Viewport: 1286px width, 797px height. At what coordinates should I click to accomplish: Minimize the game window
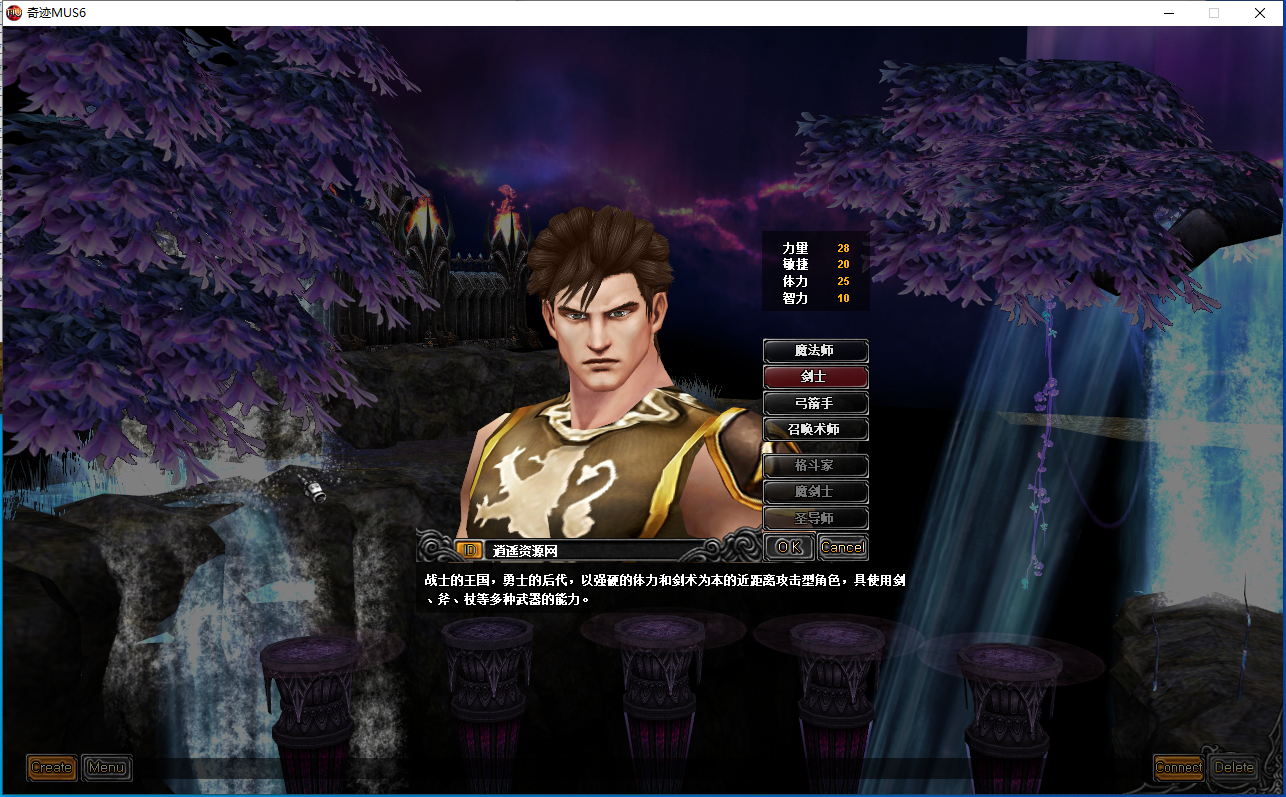pyautogui.click(x=1168, y=13)
